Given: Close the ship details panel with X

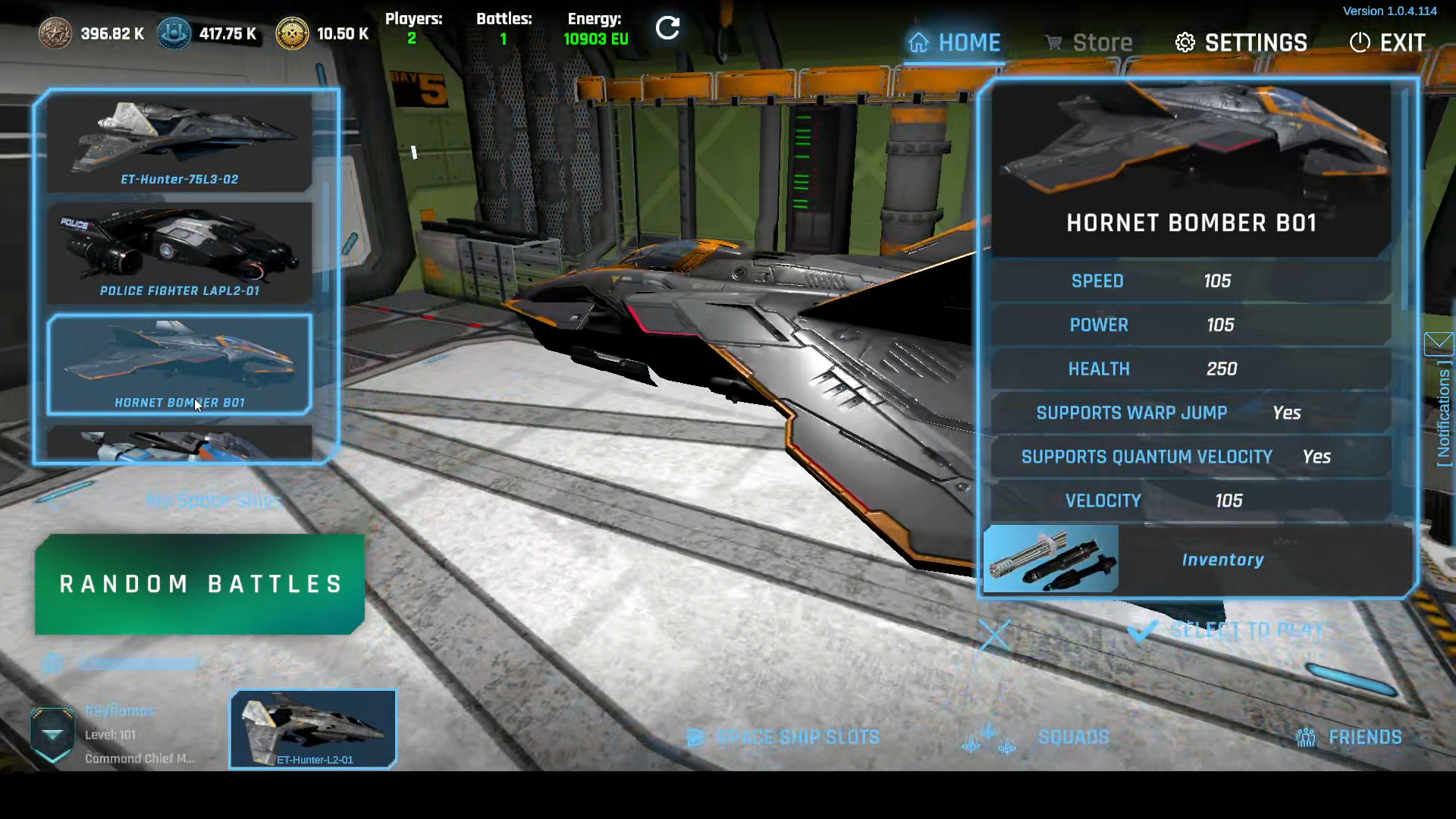Looking at the screenshot, I should [994, 635].
